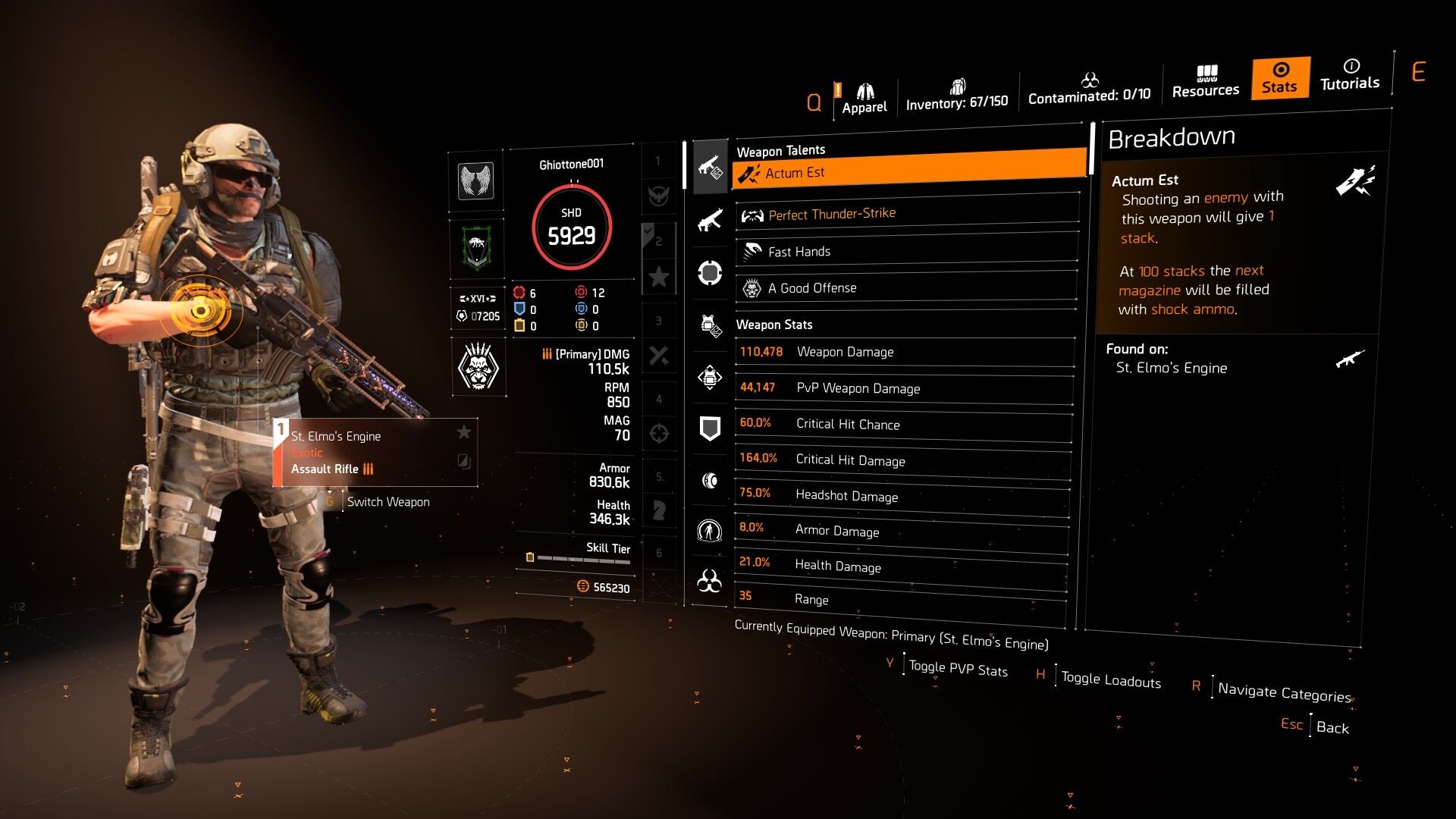Open the angel wings player emblem
The image size is (1456, 819).
(476, 181)
